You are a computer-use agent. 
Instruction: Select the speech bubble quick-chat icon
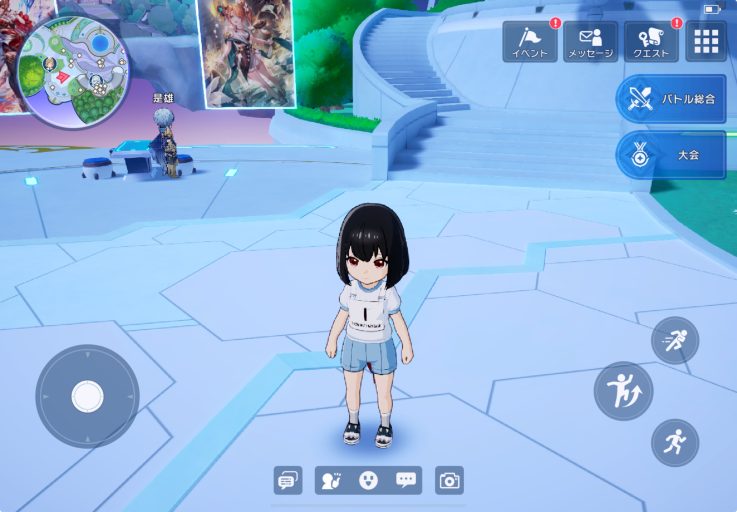405,480
